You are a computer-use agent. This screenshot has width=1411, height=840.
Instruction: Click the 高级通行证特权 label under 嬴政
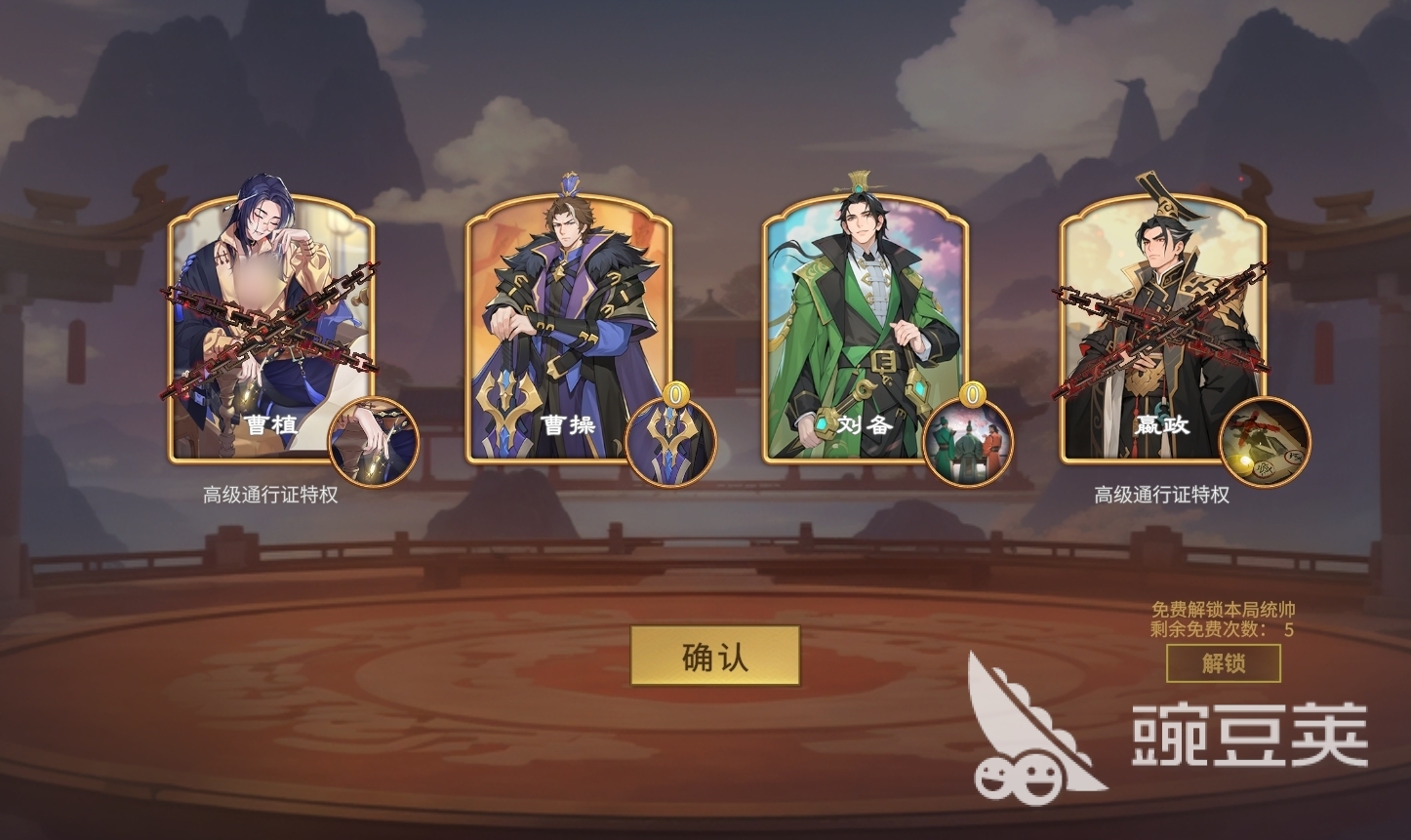tap(1161, 496)
